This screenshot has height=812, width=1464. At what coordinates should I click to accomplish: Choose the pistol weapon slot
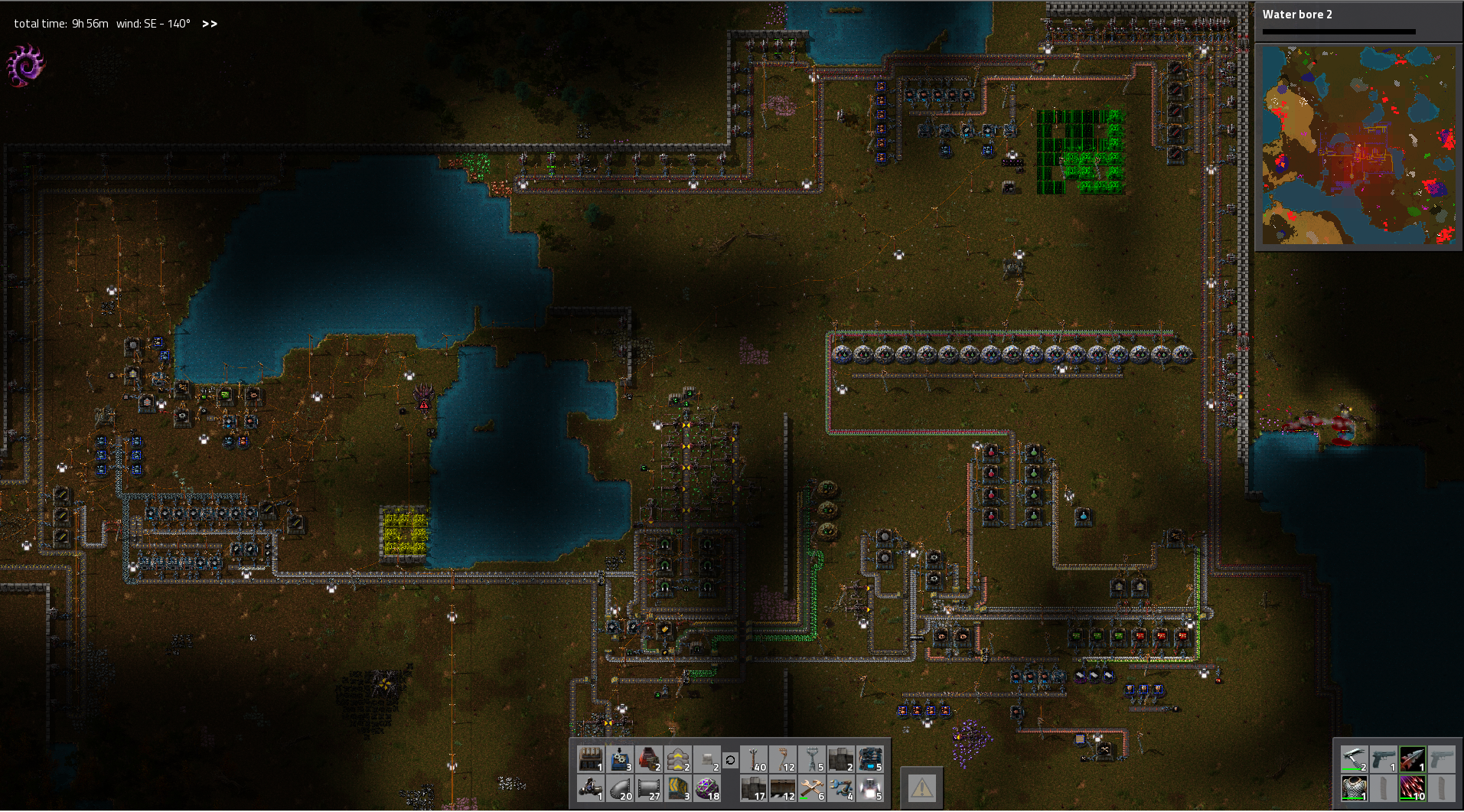1383,759
